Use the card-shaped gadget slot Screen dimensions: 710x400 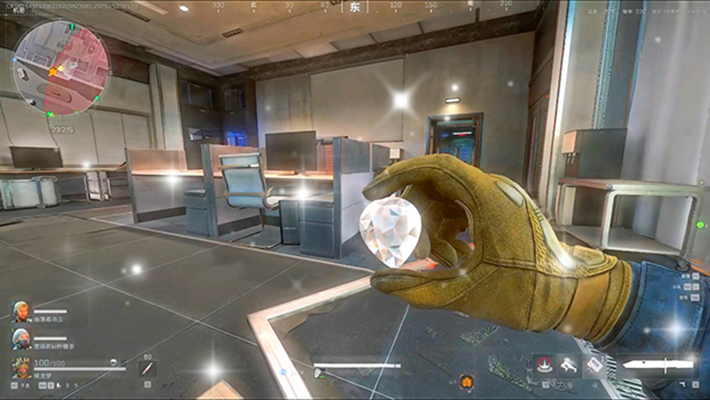coord(594,366)
